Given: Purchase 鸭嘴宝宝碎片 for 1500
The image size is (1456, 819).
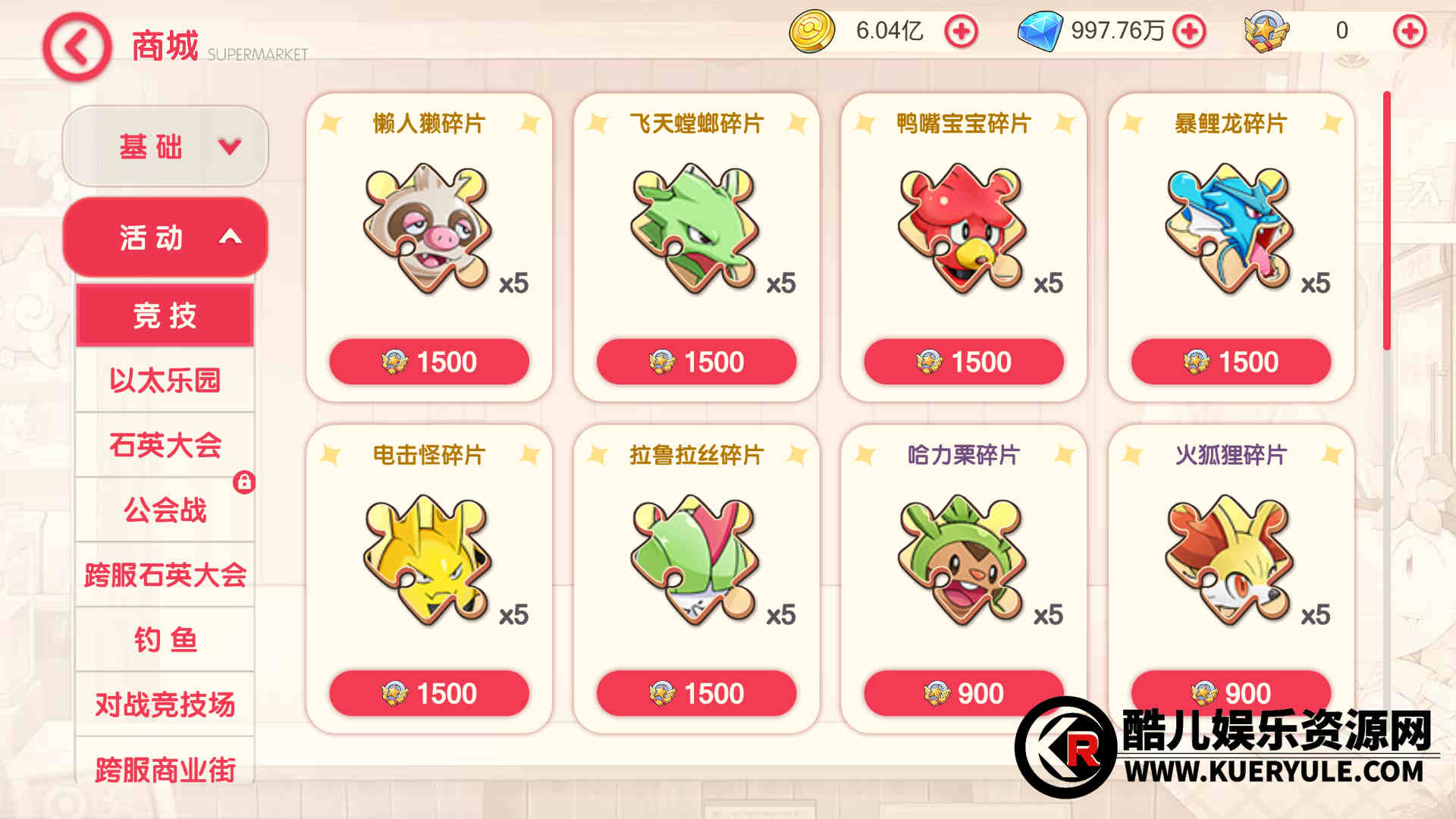Looking at the screenshot, I should pos(964,362).
